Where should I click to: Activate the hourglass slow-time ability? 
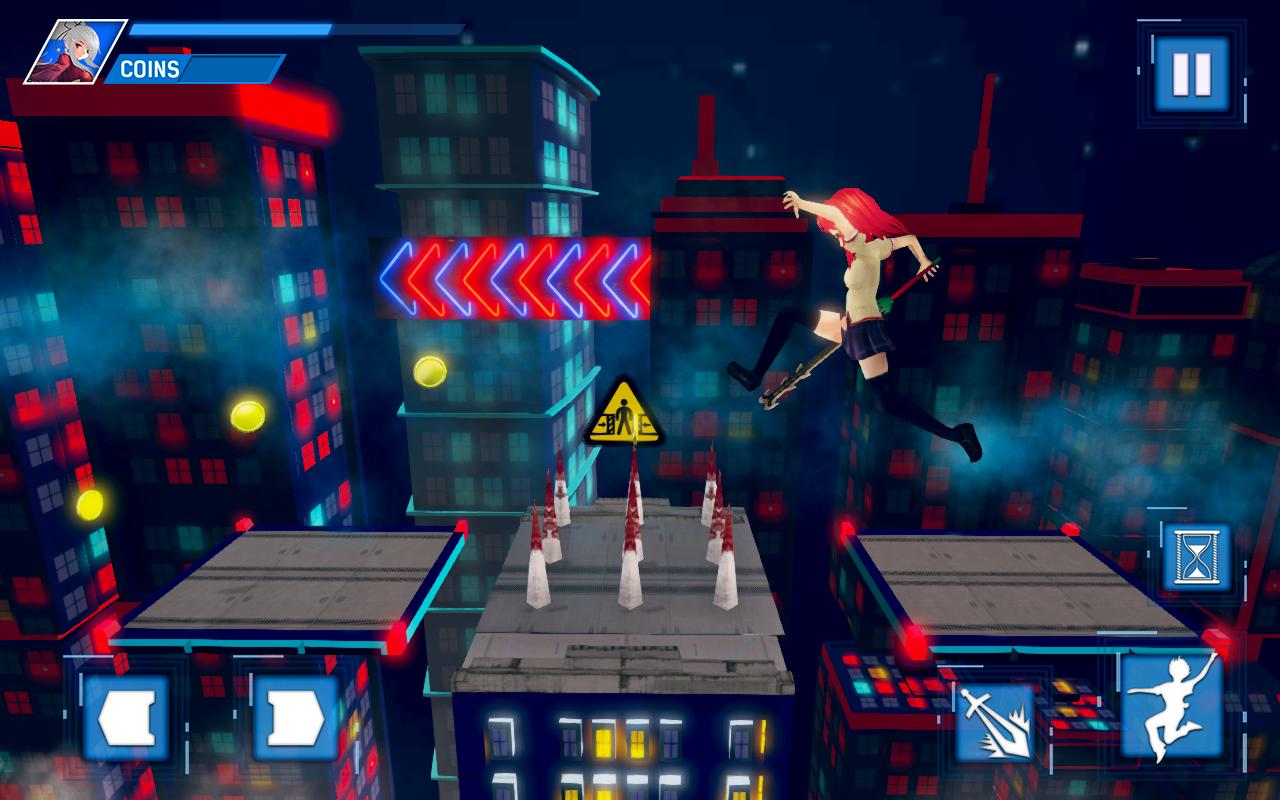point(1196,556)
